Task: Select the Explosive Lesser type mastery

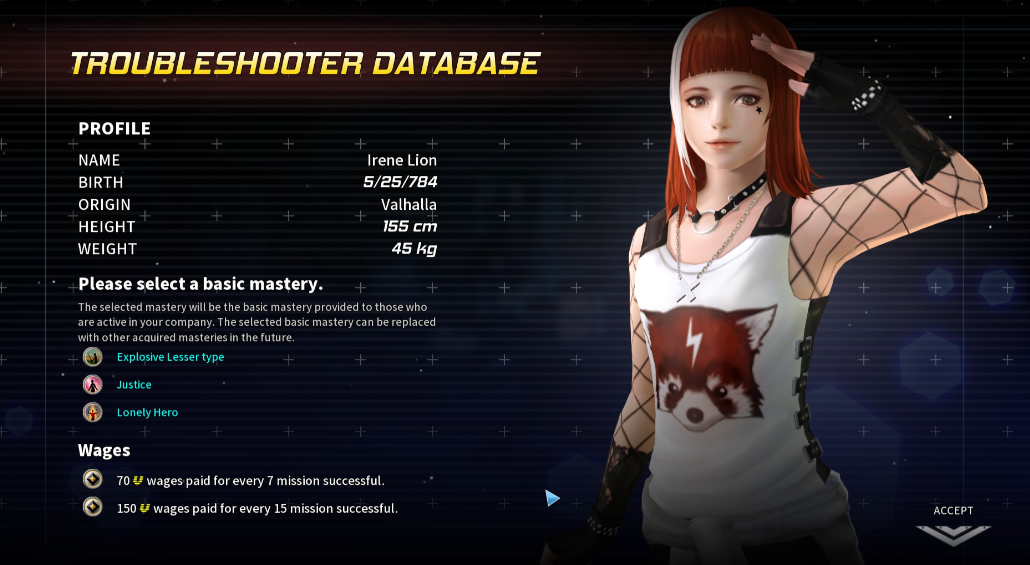Action: pyautogui.click(x=170, y=357)
